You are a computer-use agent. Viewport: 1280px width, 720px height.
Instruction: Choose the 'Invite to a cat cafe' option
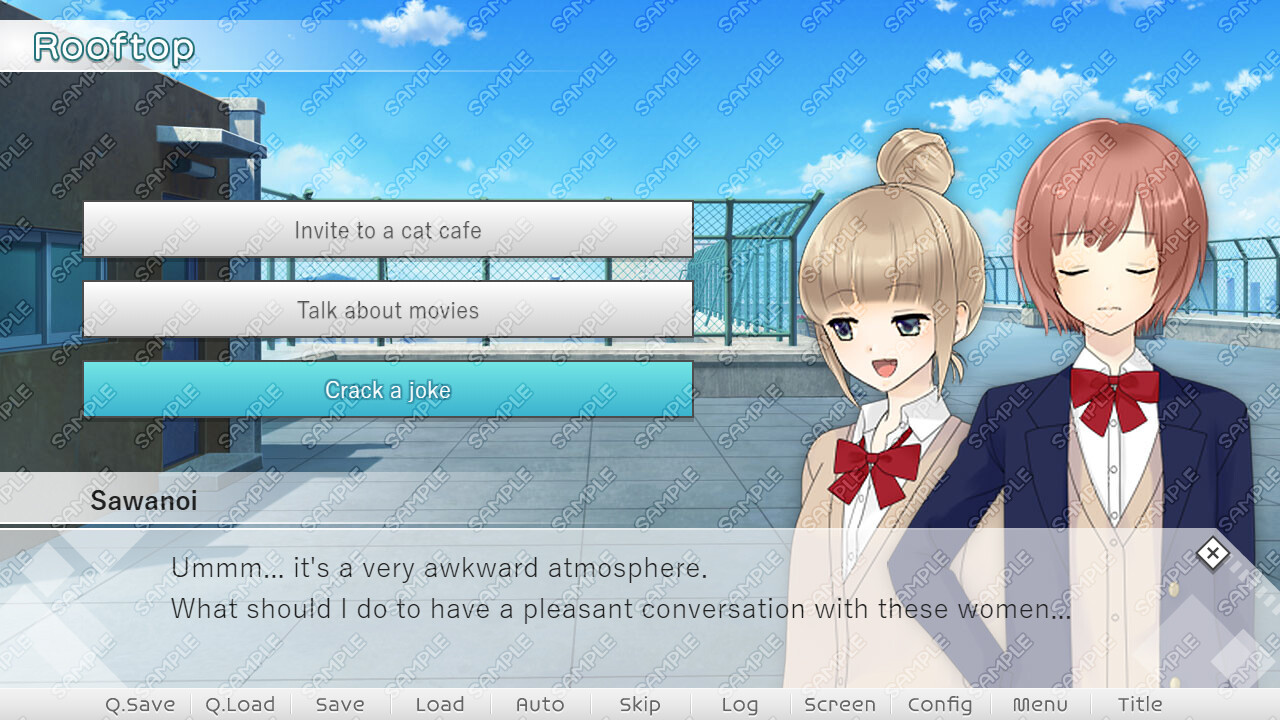[x=389, y=230]
